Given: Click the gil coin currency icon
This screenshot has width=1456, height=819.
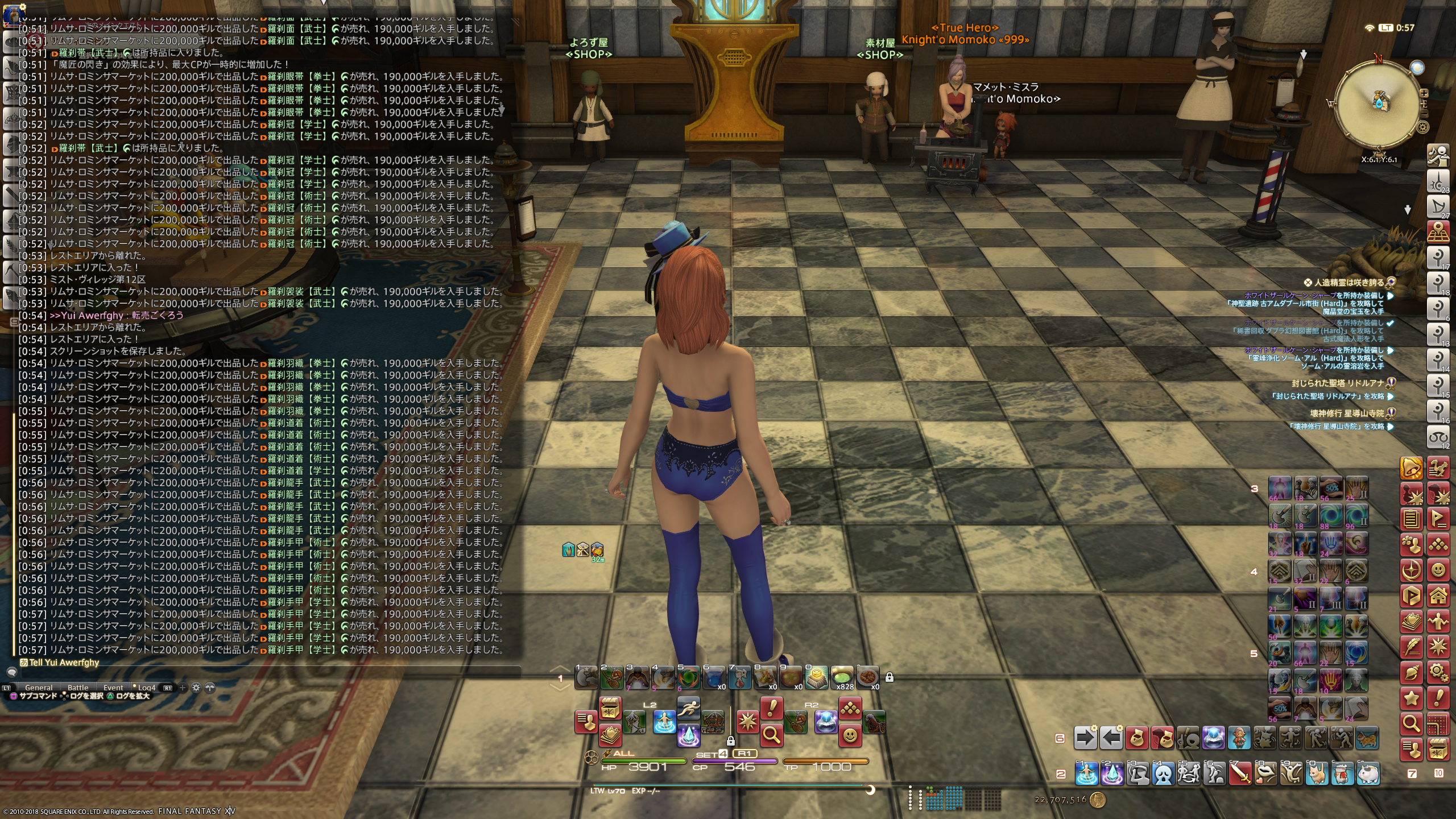Looking at the screenshot, I should coord(1098,800).
